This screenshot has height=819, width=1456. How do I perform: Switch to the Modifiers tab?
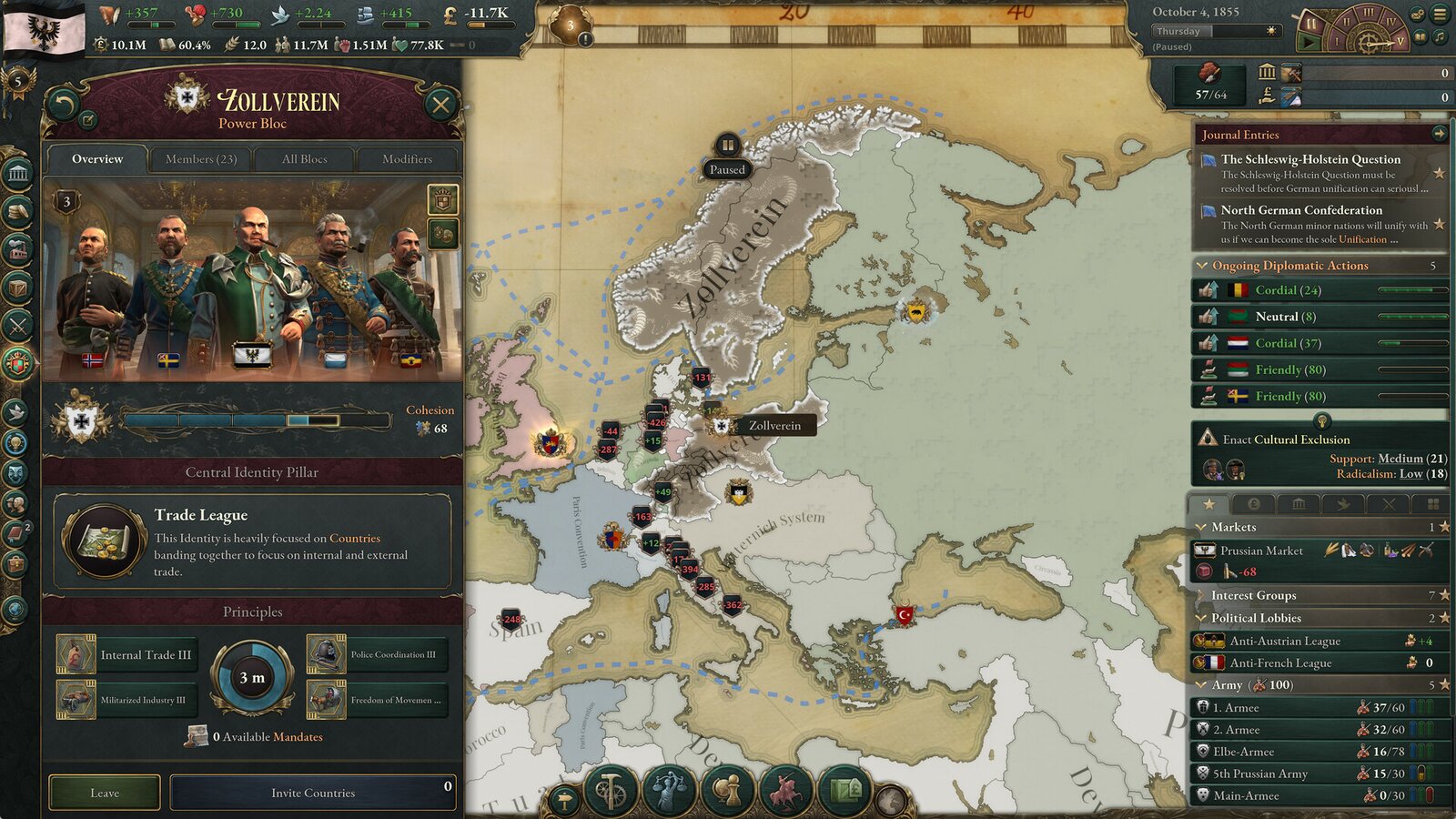(408, 158)
